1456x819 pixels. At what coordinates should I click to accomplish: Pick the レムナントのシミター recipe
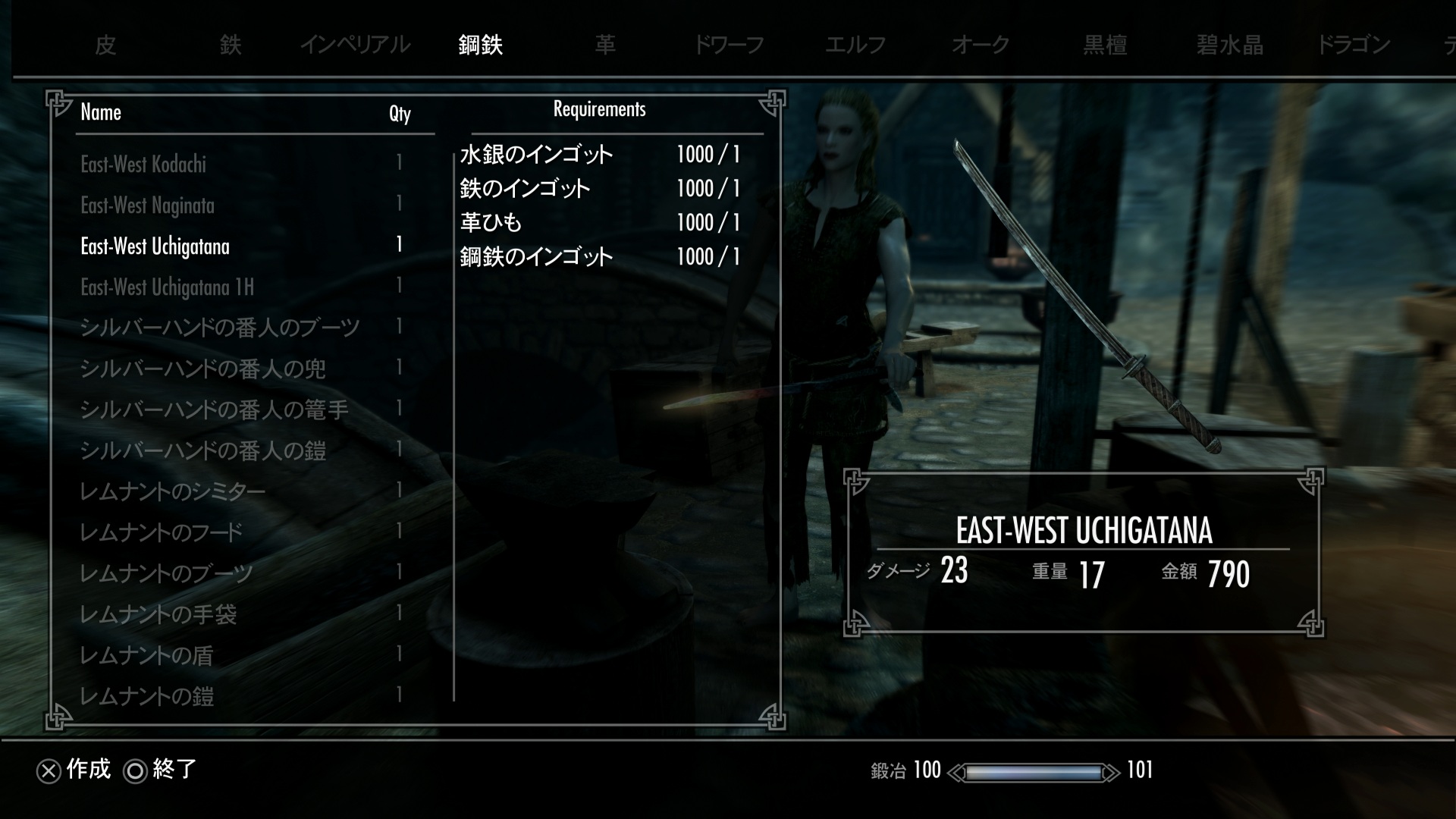[172, 492]
